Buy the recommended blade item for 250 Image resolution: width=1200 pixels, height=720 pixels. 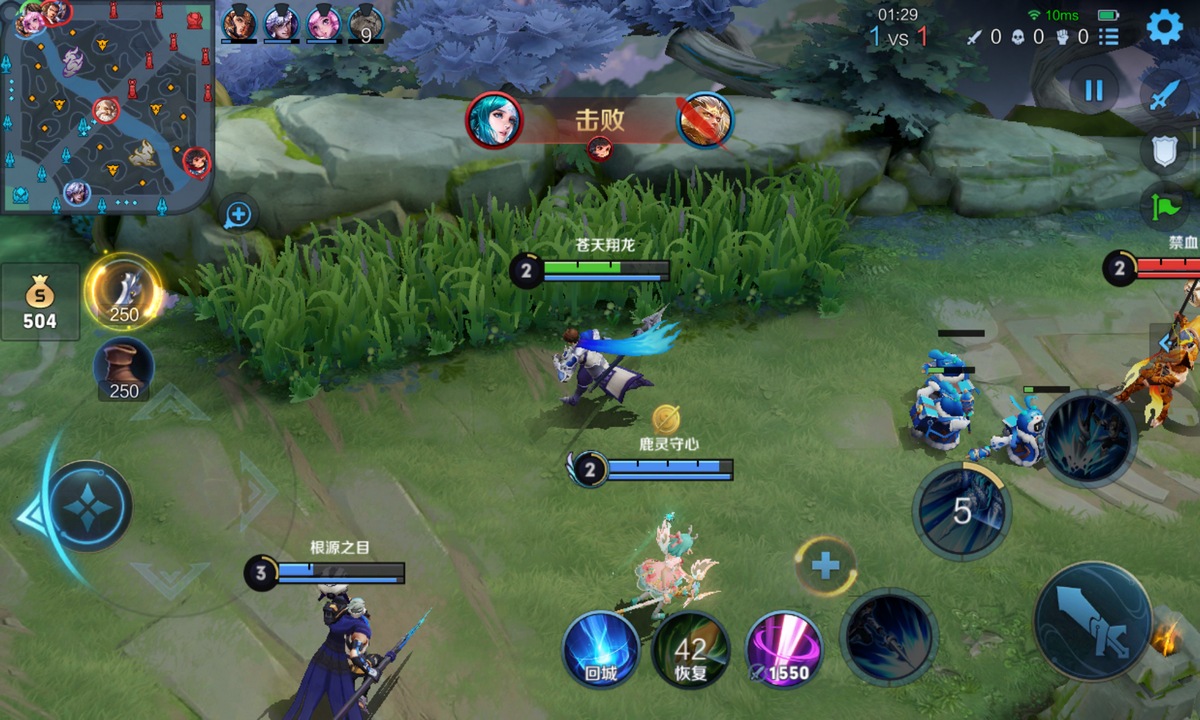[124, 292]
